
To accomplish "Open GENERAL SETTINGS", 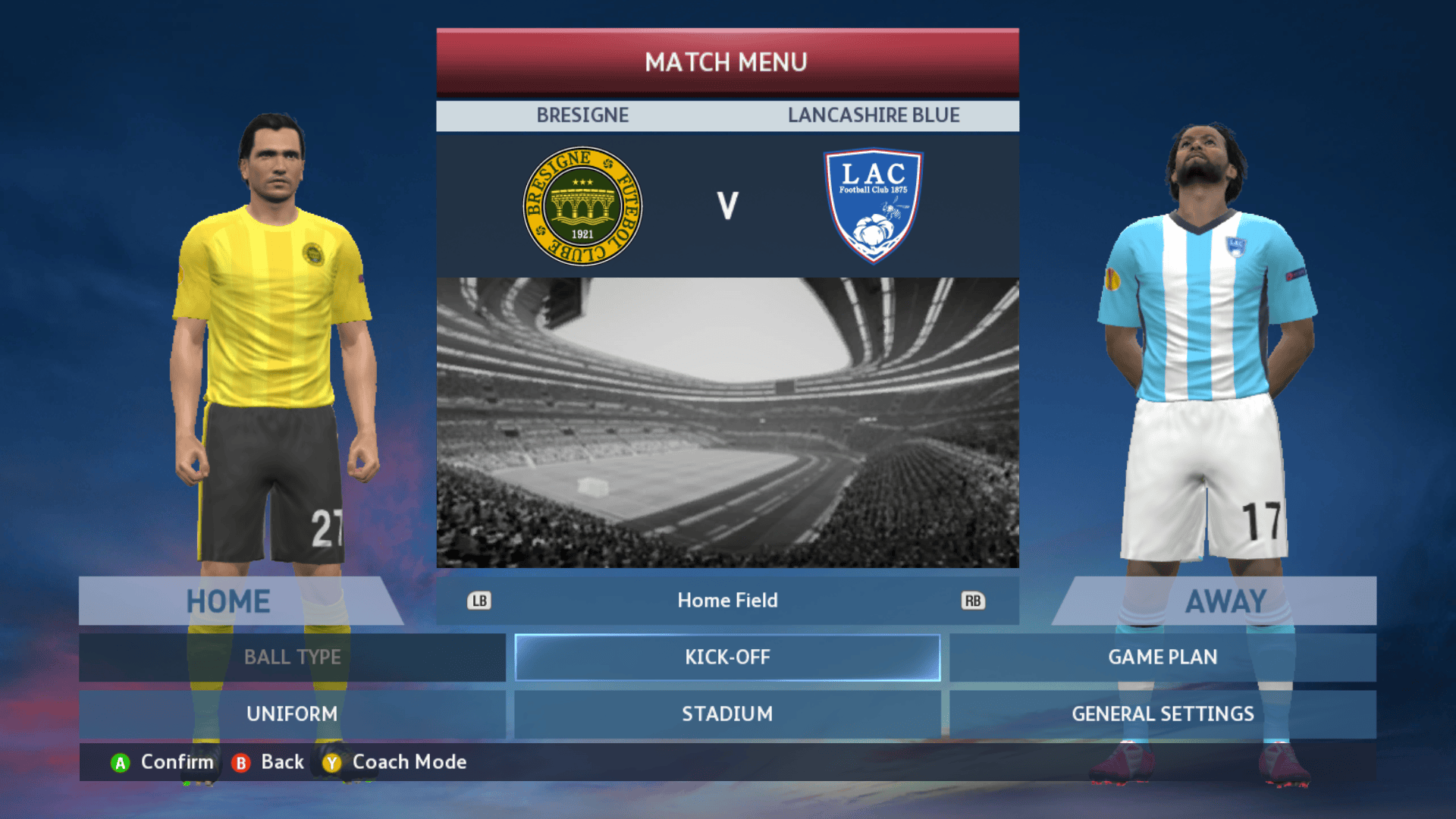I will 1162,714.
